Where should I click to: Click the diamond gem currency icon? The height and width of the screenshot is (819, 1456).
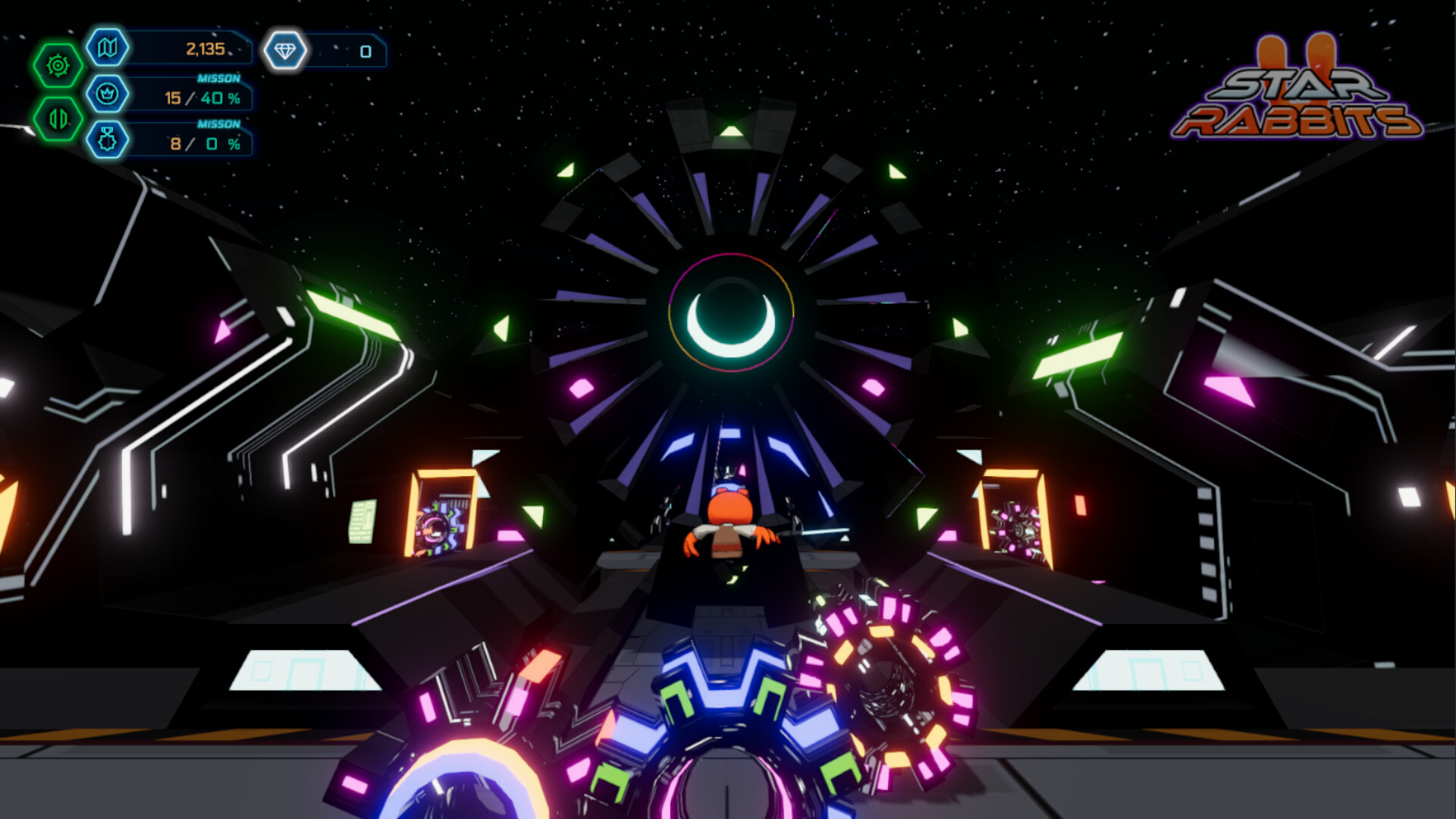click(285, 51)
